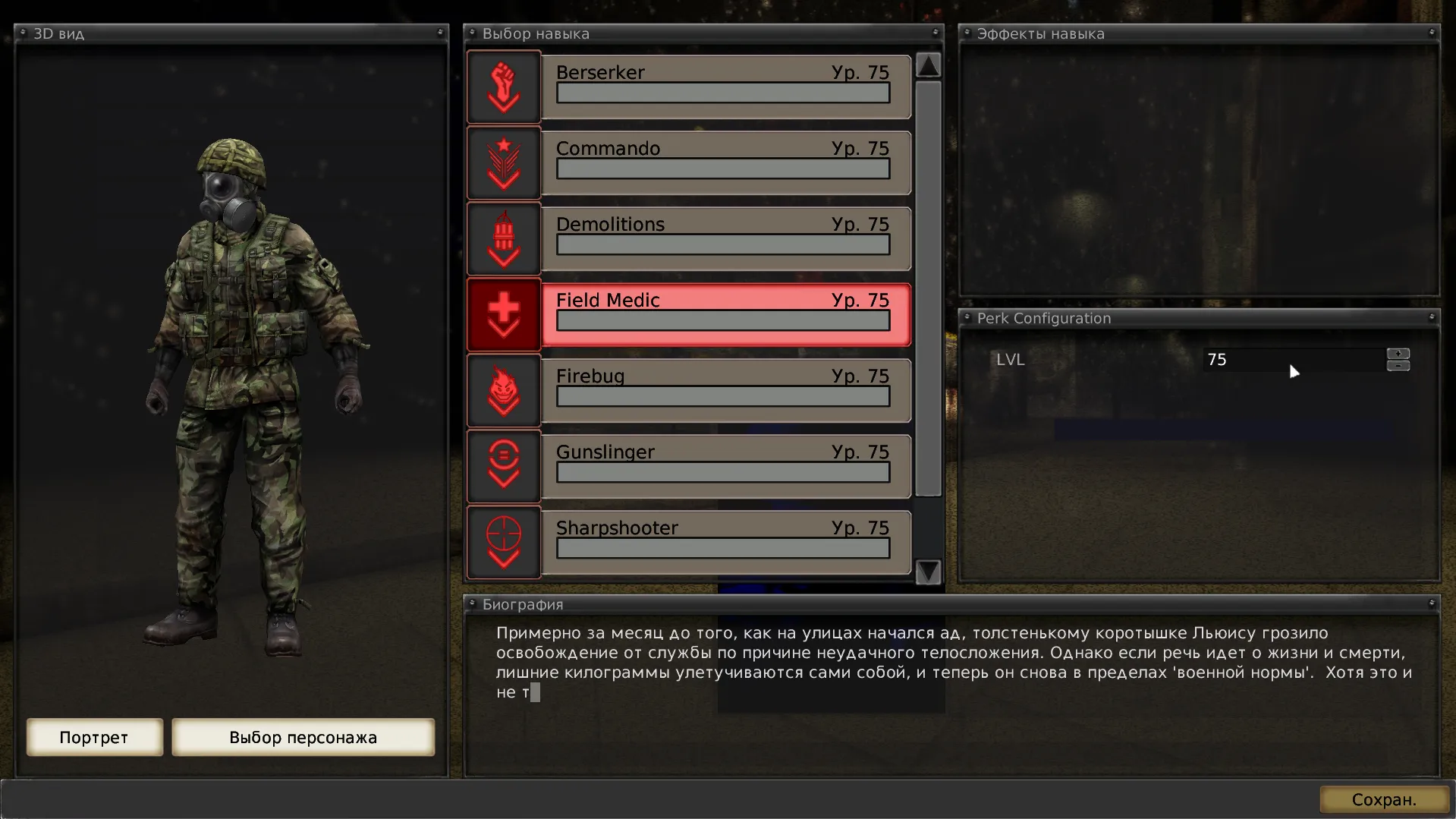
Task: Click the perk list's up arrow
Action: 928,65
